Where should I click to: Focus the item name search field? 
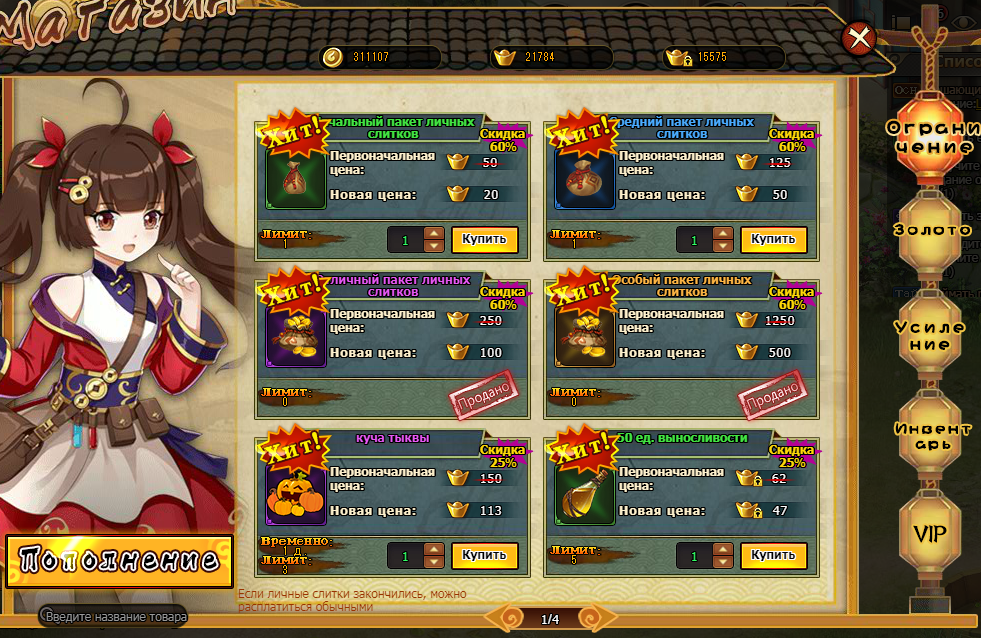pos(116,617)
